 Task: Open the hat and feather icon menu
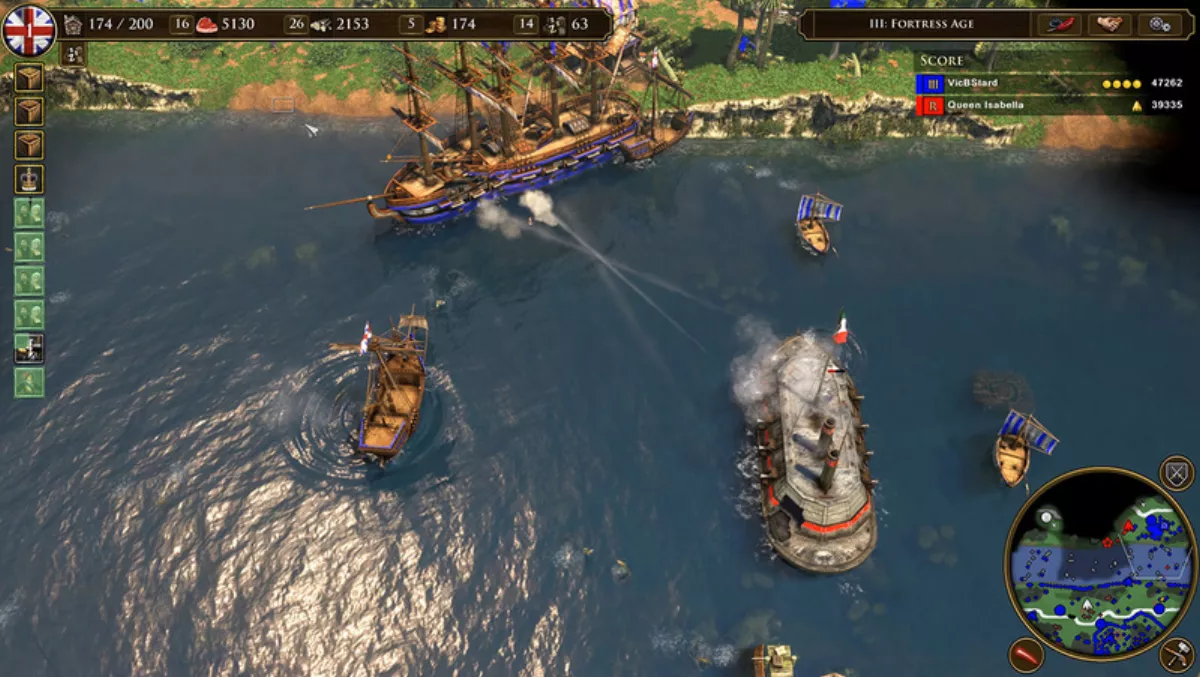tap(1059, 24)
